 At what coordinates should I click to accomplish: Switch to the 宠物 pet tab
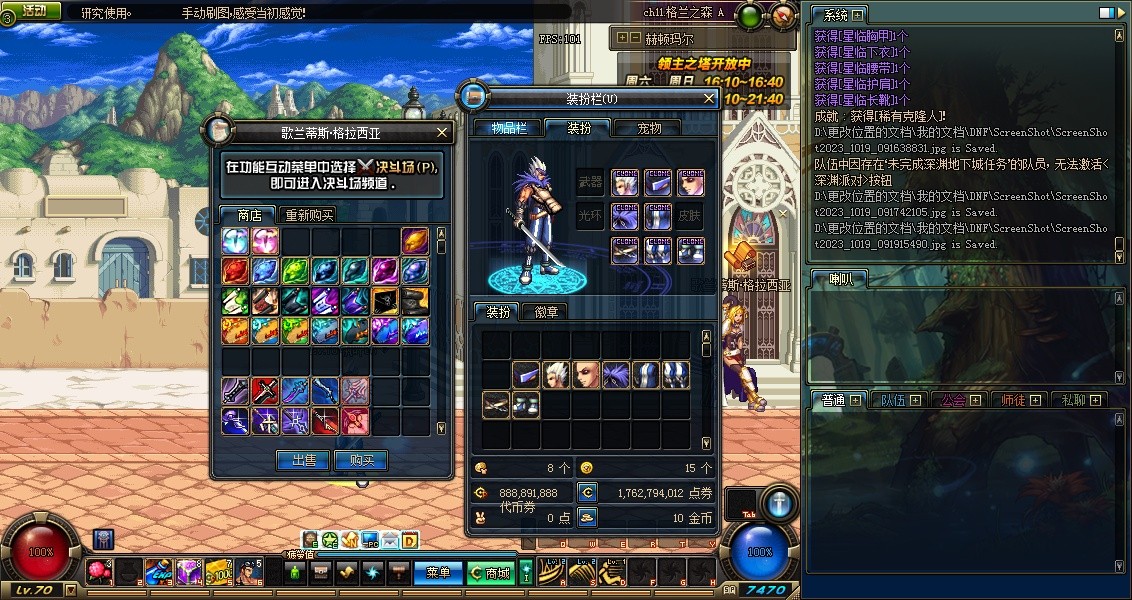tap(650, 128)
